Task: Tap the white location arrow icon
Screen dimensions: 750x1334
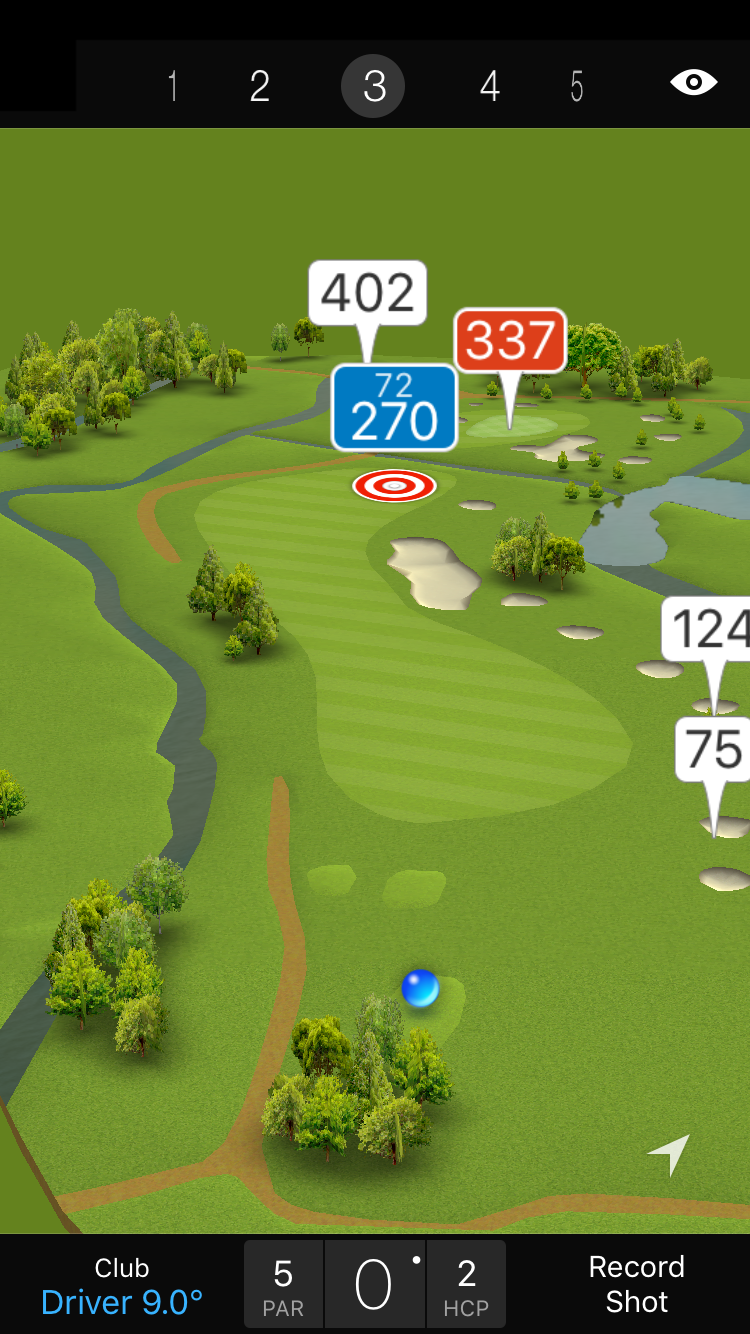Action: tap(670, 1154)
